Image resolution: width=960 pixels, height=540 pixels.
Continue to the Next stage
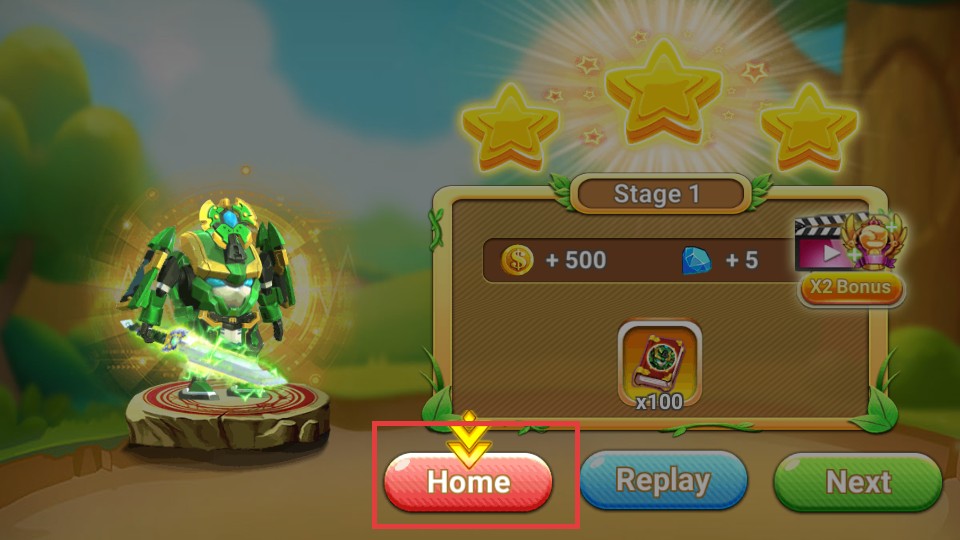tap(858, 482)
